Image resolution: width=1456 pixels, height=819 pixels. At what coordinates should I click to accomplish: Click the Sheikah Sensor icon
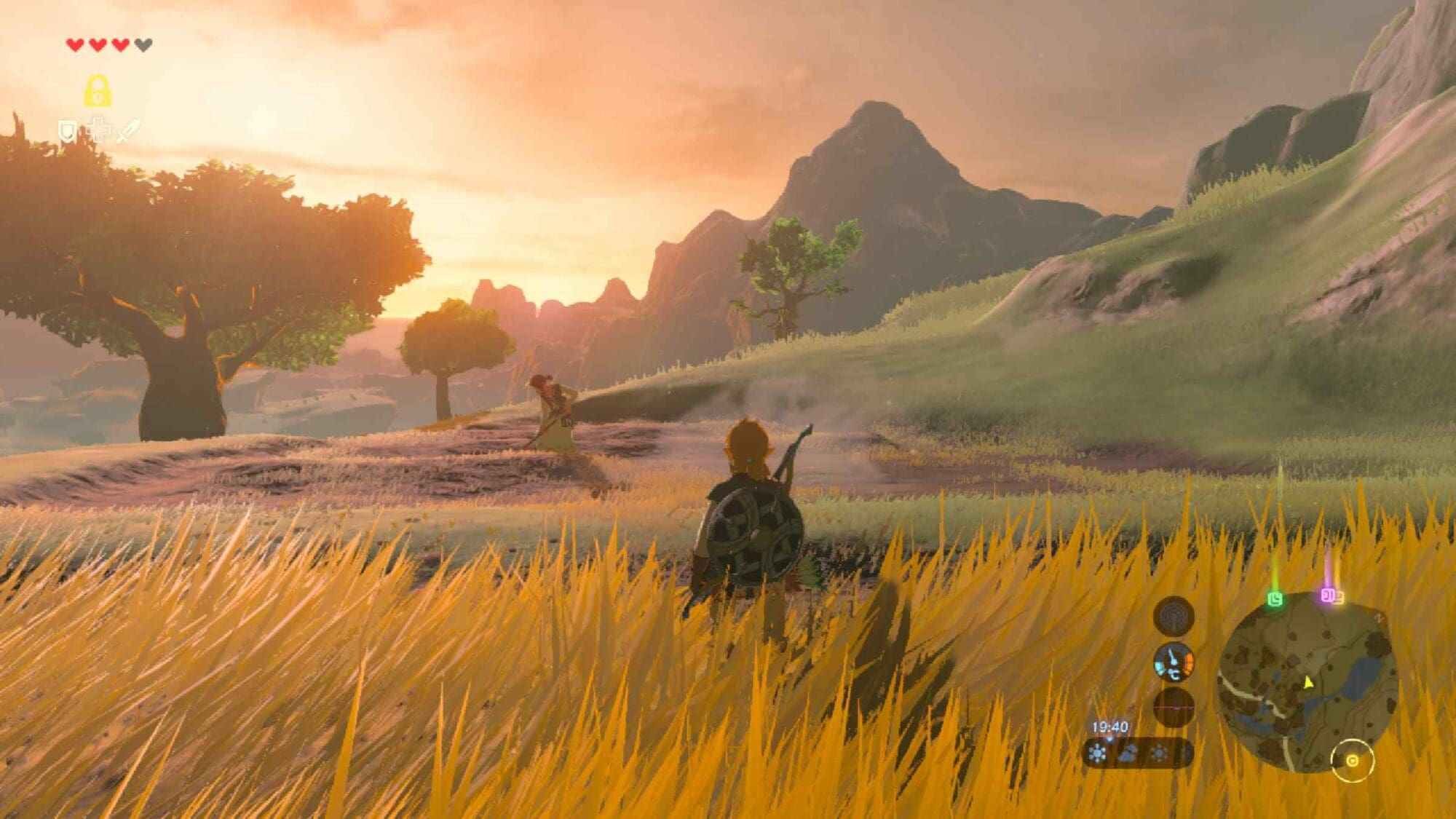click(x=1174, y=617)
